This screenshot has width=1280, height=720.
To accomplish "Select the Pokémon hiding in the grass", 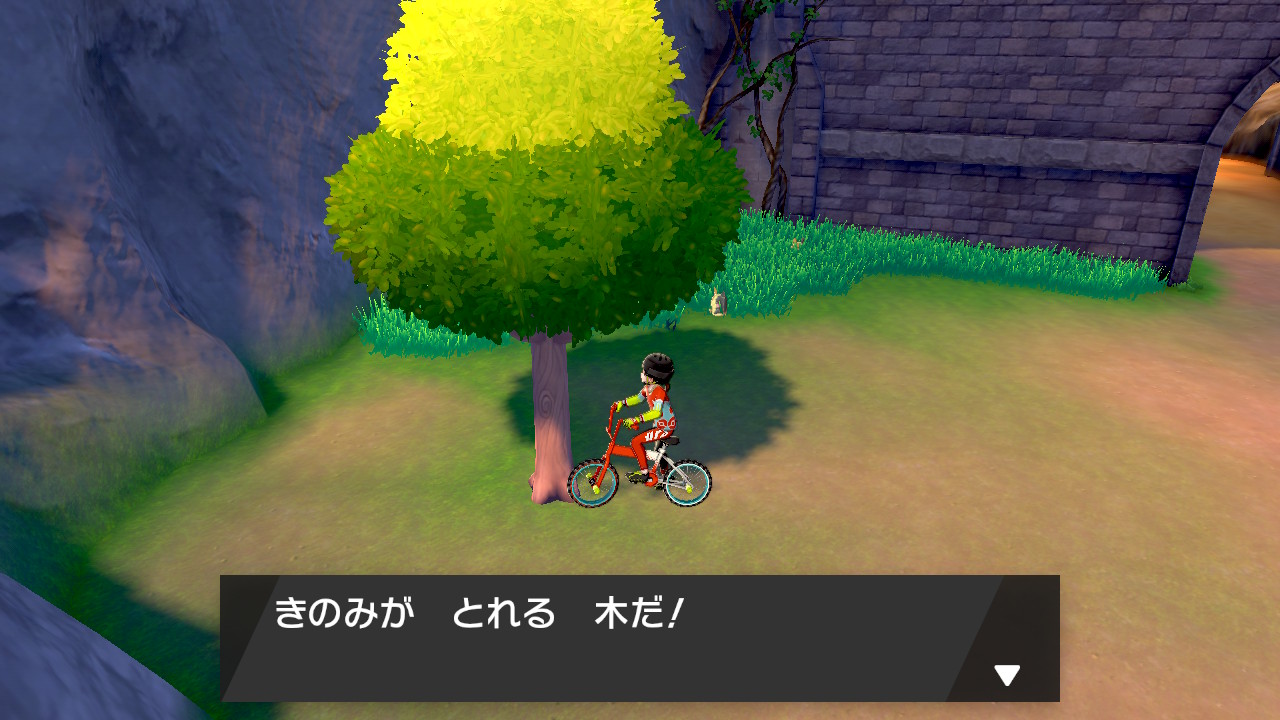I will [x=718, y=300].
